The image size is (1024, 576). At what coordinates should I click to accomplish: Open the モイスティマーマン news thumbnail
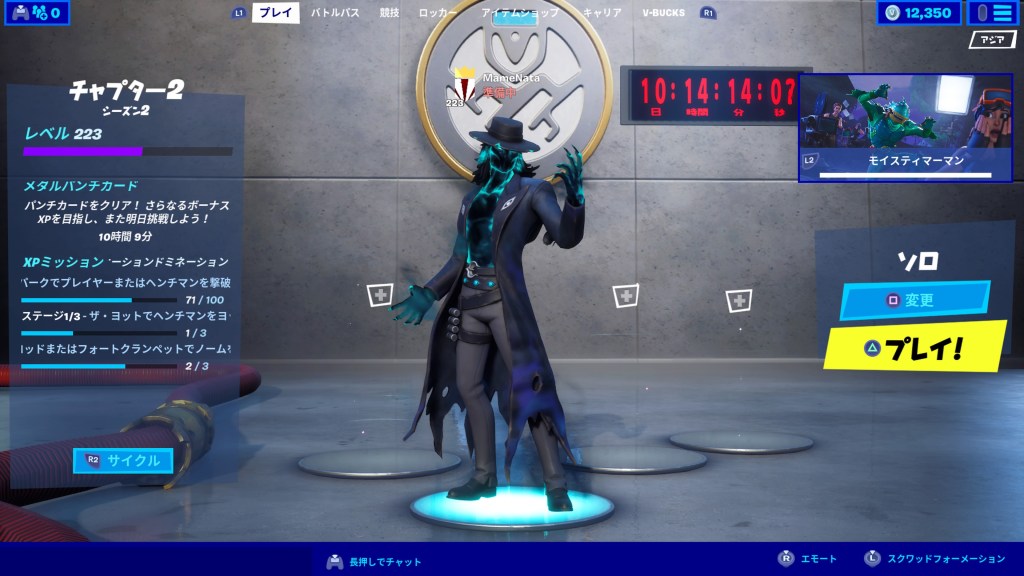click(x=905, y=127)
